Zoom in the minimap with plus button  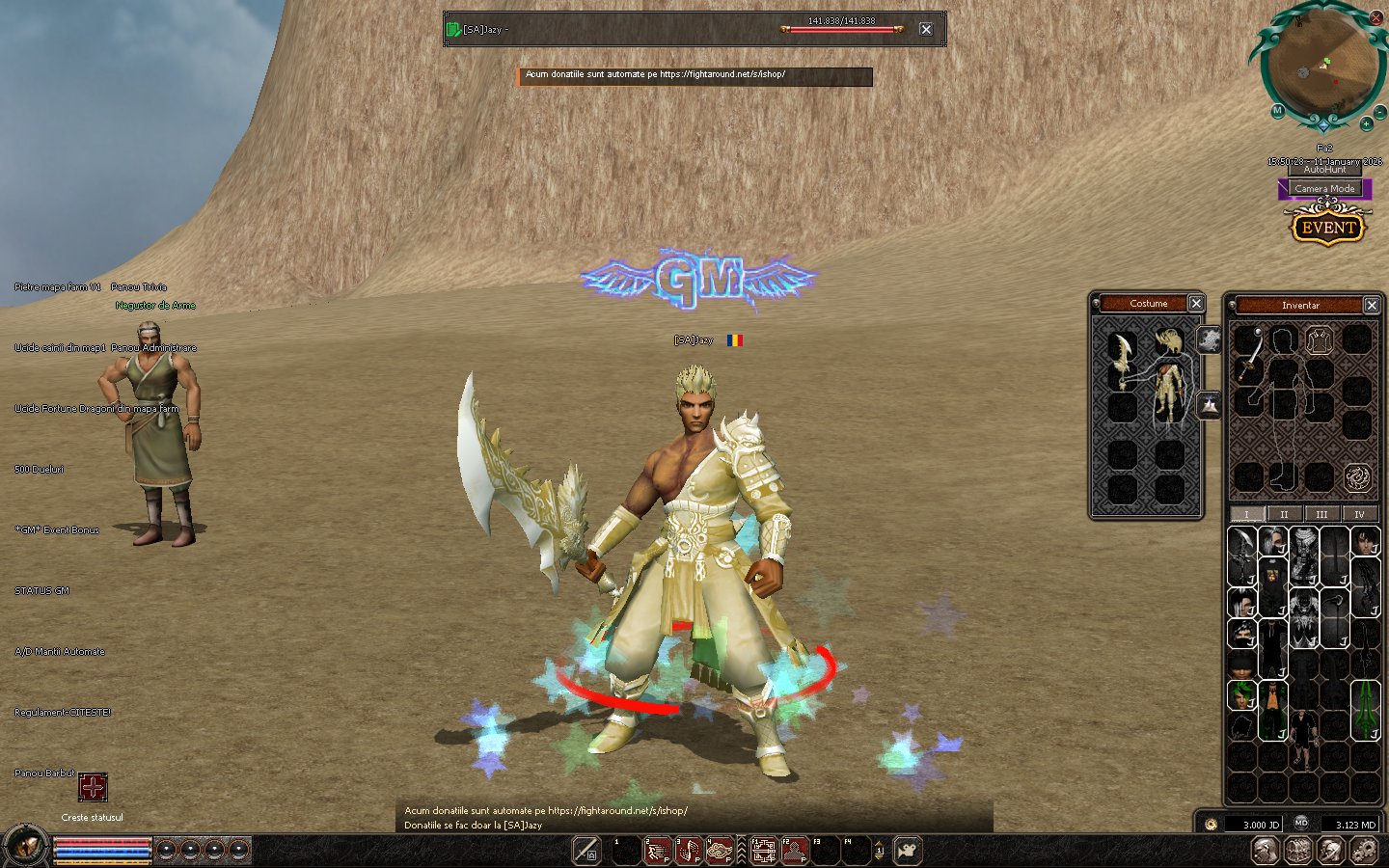(1366, 124)
